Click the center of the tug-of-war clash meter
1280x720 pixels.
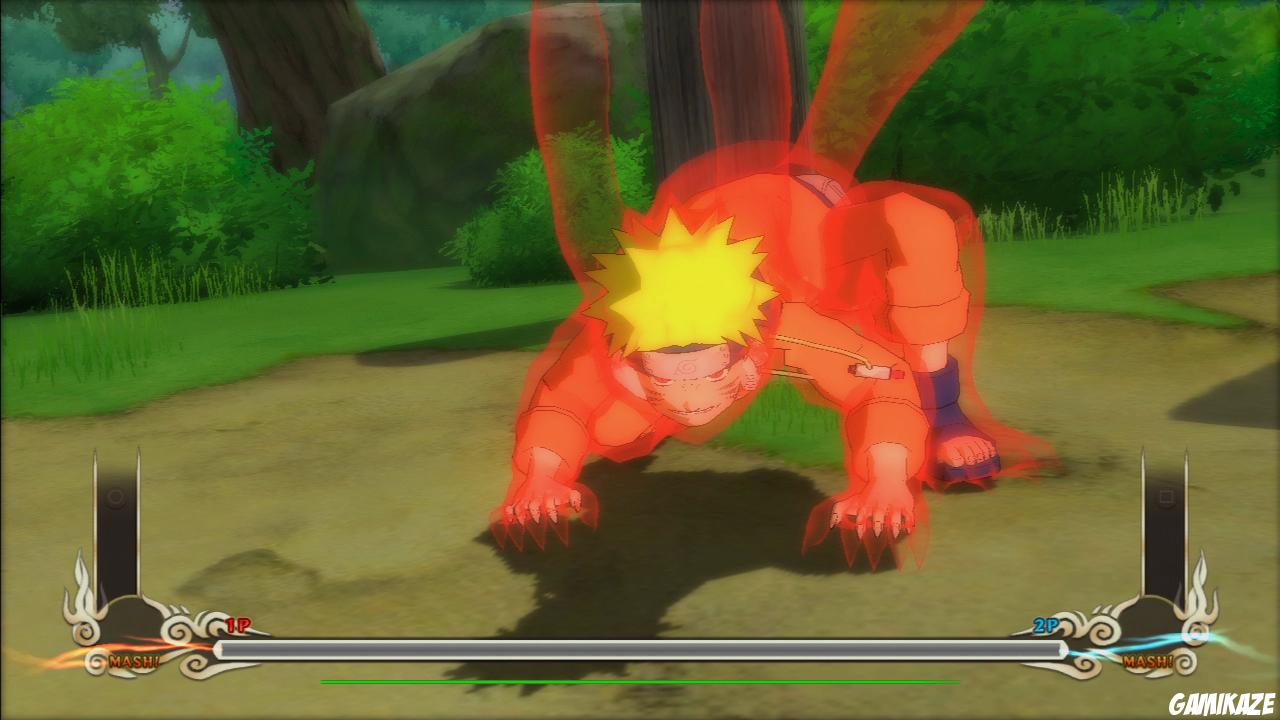pos(640,648)
